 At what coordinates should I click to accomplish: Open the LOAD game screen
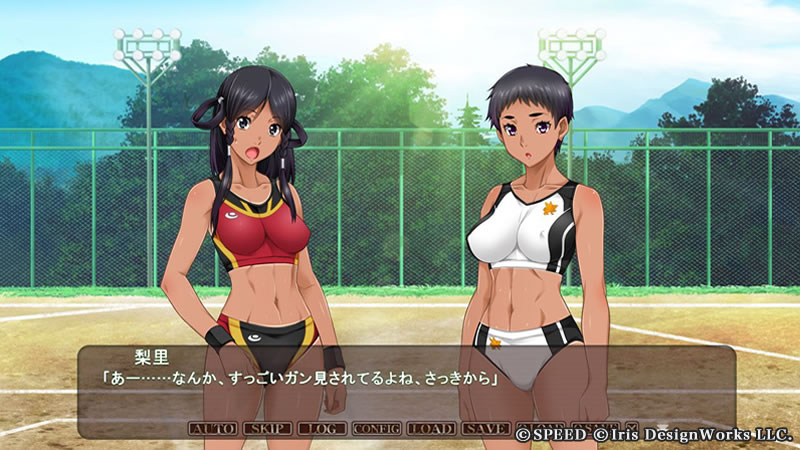click(431, 429)
